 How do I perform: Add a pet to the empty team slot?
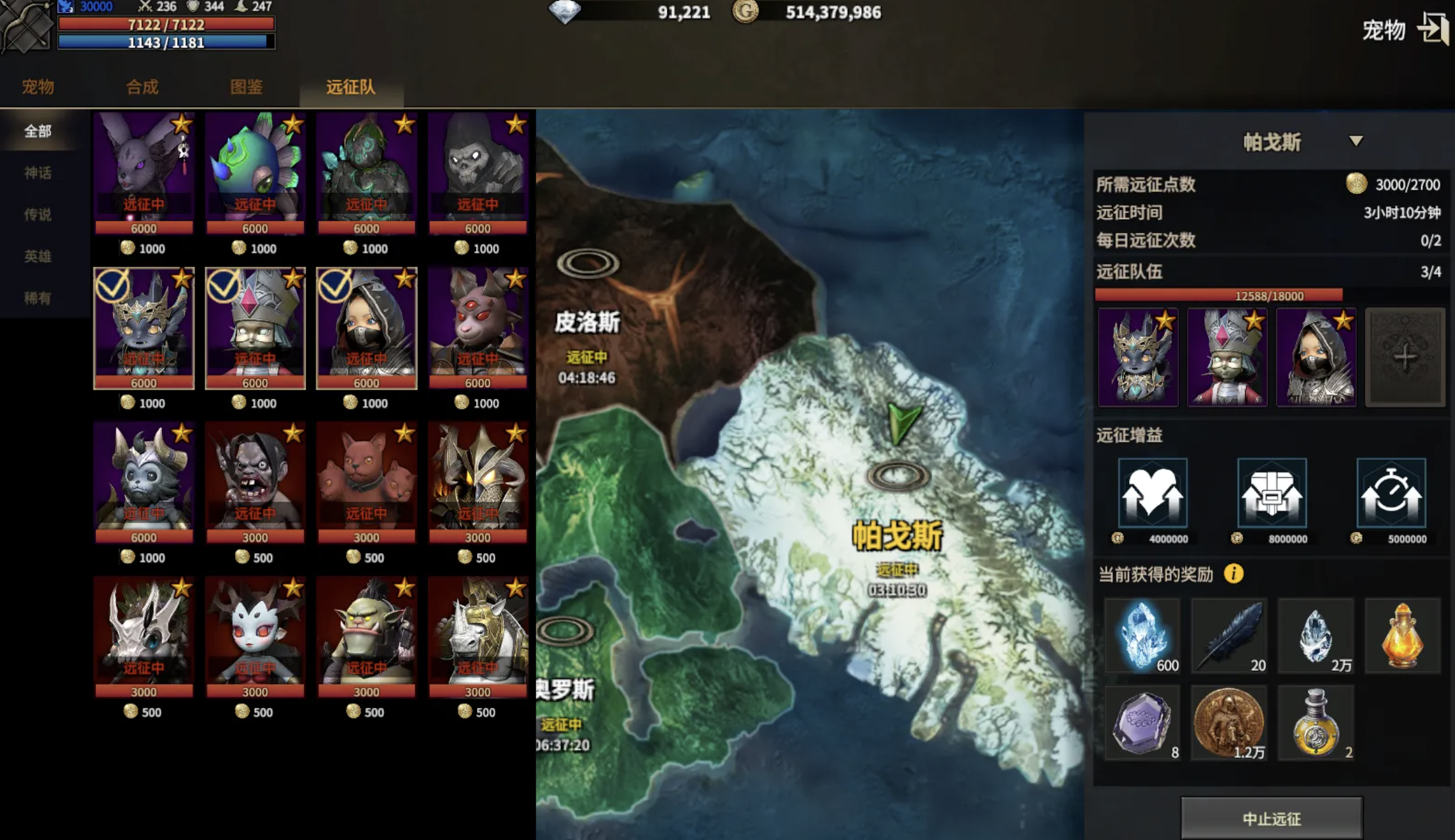(x=1404, y=357)
